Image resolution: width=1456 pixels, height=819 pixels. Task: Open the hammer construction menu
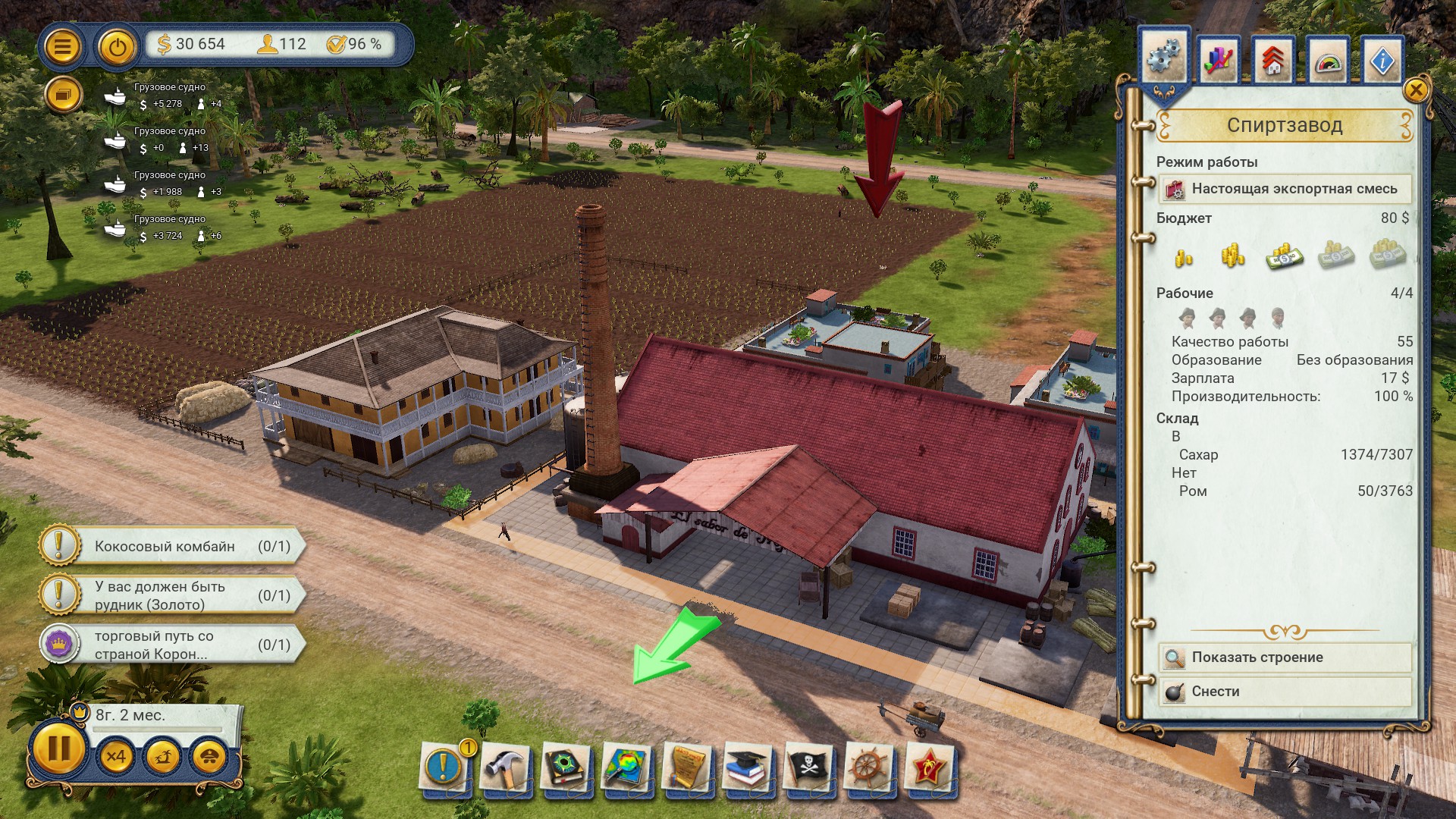pos(504,767)
